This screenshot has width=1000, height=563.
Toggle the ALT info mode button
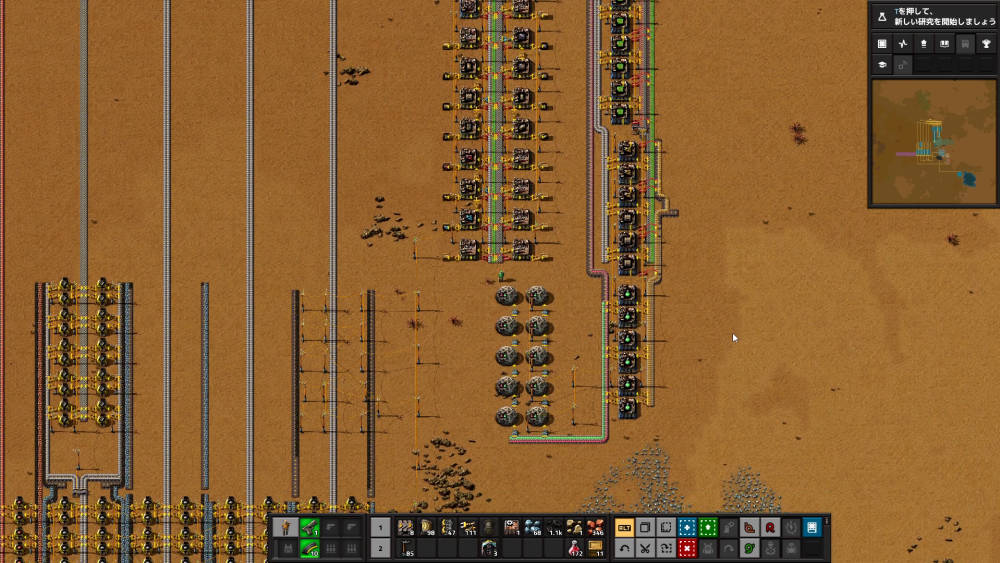point(624,527)
